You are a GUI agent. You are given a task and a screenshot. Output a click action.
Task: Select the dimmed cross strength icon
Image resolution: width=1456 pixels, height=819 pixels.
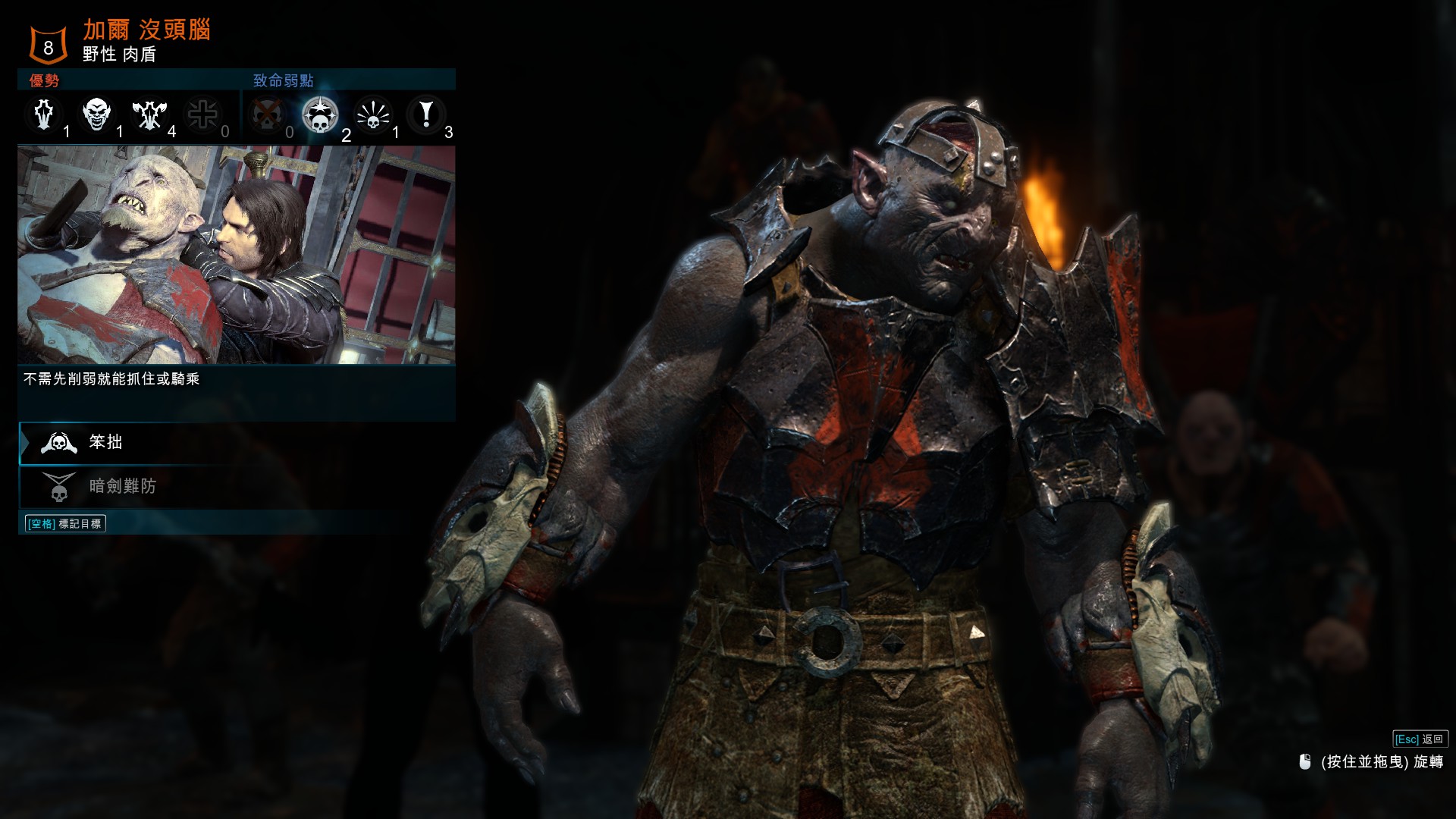pos(202,115)
